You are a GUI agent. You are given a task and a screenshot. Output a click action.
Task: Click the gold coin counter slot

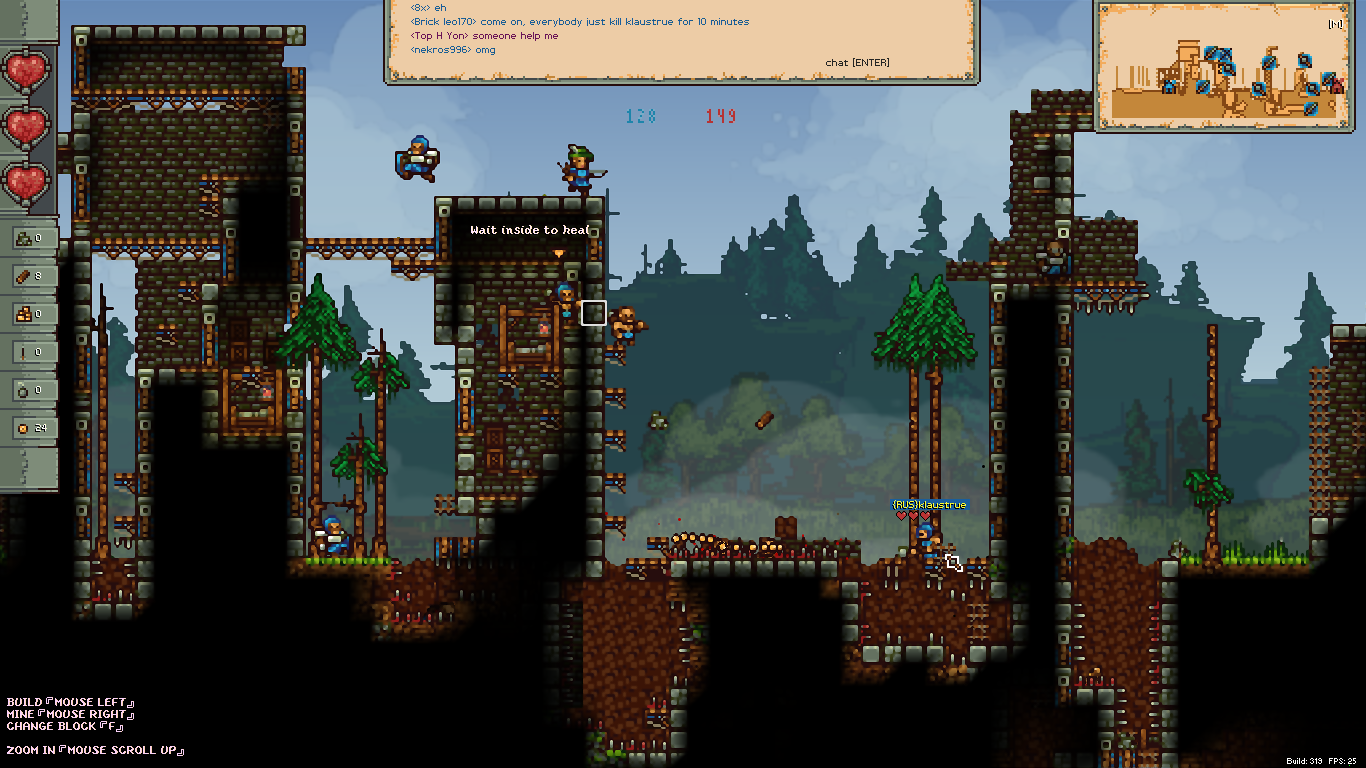click(29, 428)
